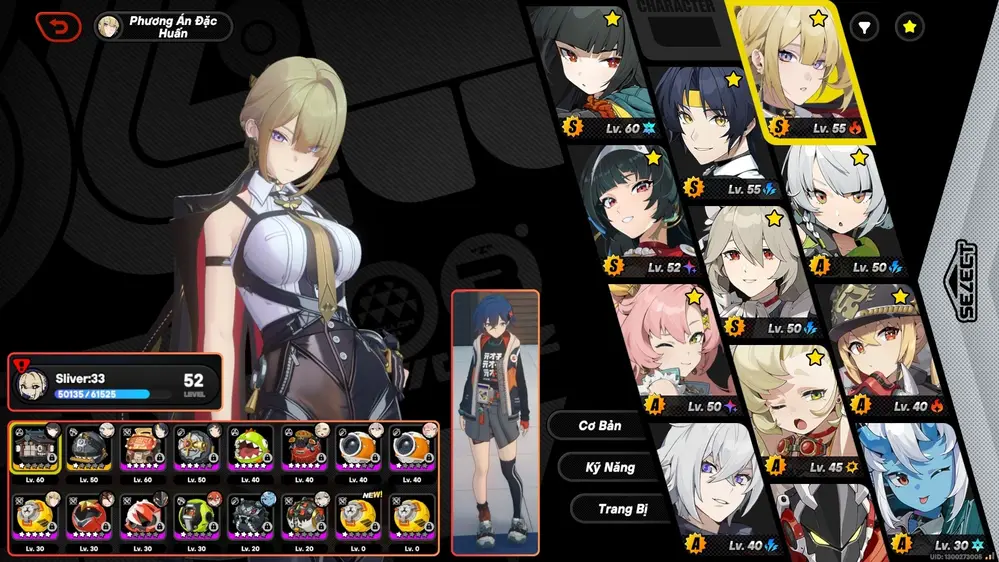The width and height of the screenshot is (999, 562).
Task: Click the blue-haired proxy full-body thumbnail
Action: pos(494,420)
